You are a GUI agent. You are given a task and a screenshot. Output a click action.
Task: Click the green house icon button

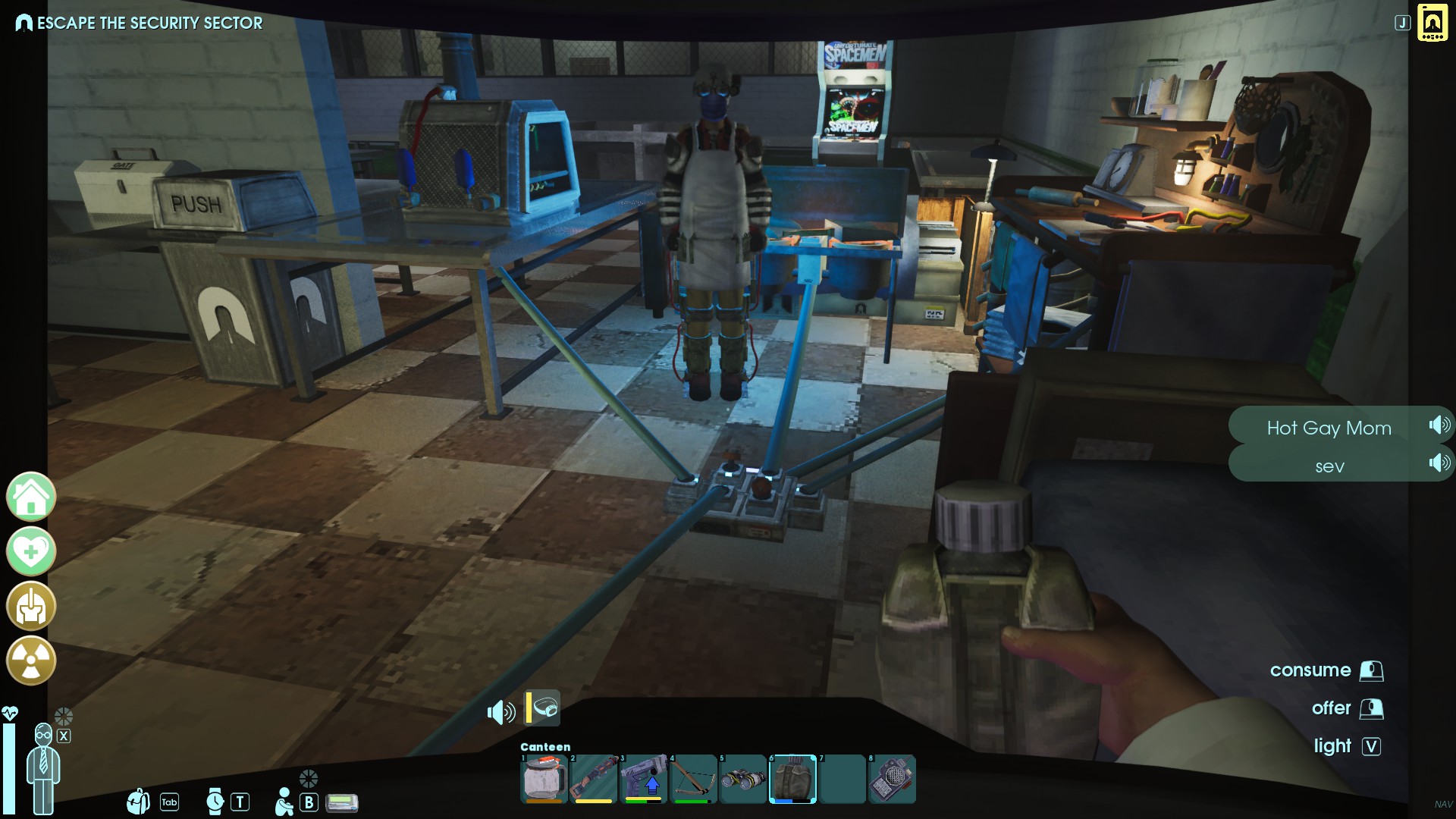[31, 497]
